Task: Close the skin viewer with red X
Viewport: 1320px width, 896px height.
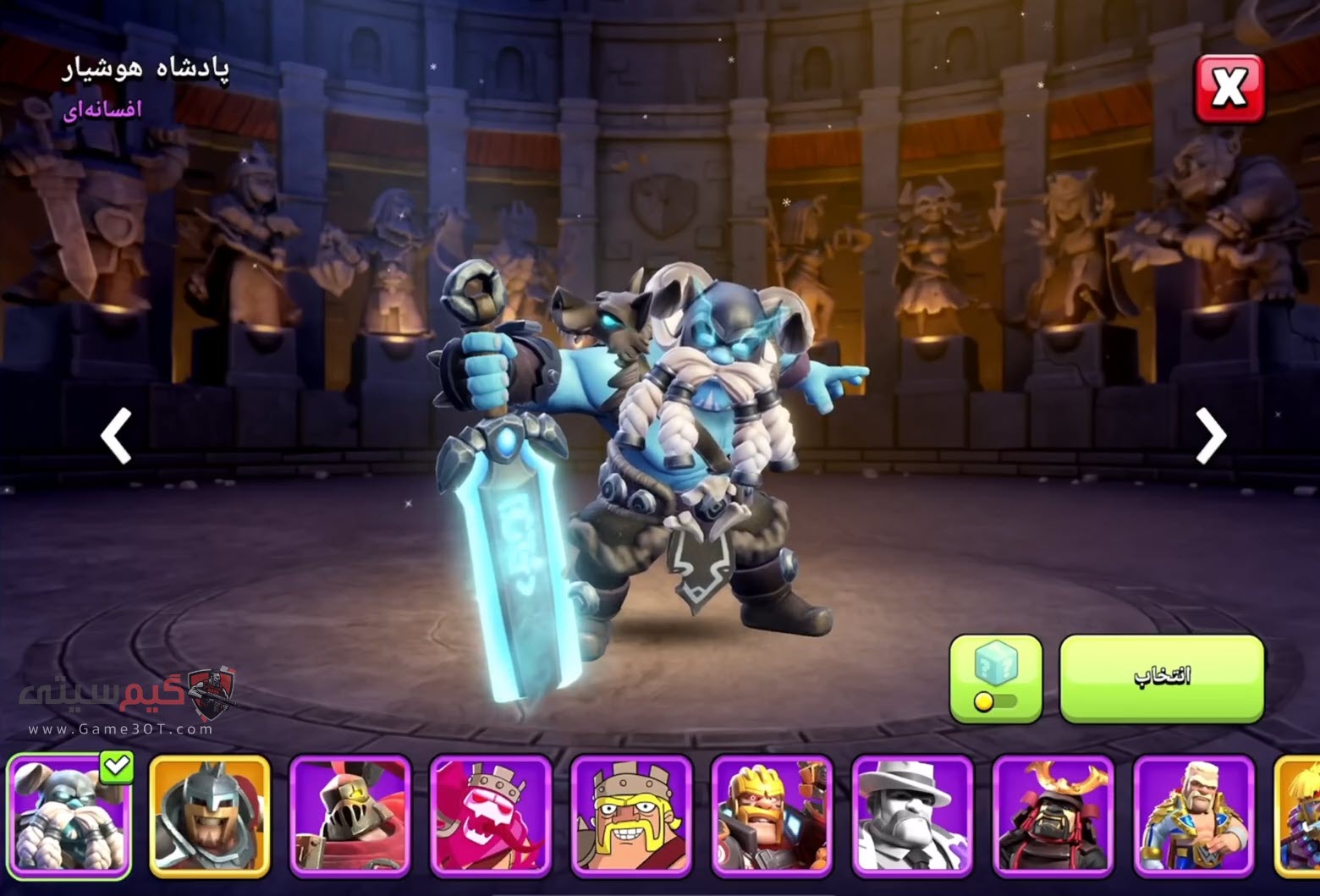Action: [x=1229, y=88]
